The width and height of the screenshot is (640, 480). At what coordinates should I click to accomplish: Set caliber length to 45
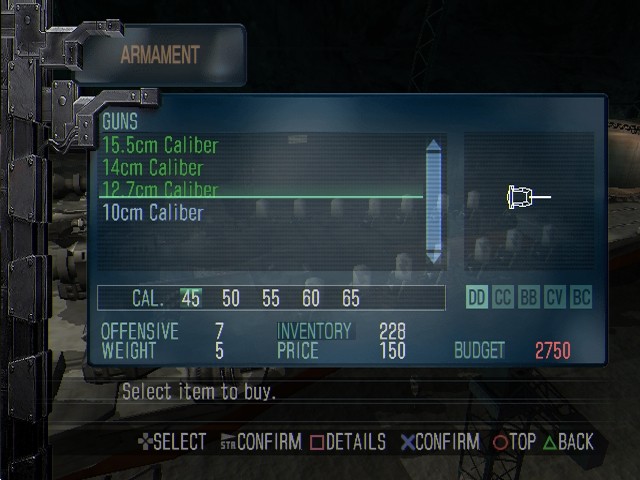click(x=190, y=298)
